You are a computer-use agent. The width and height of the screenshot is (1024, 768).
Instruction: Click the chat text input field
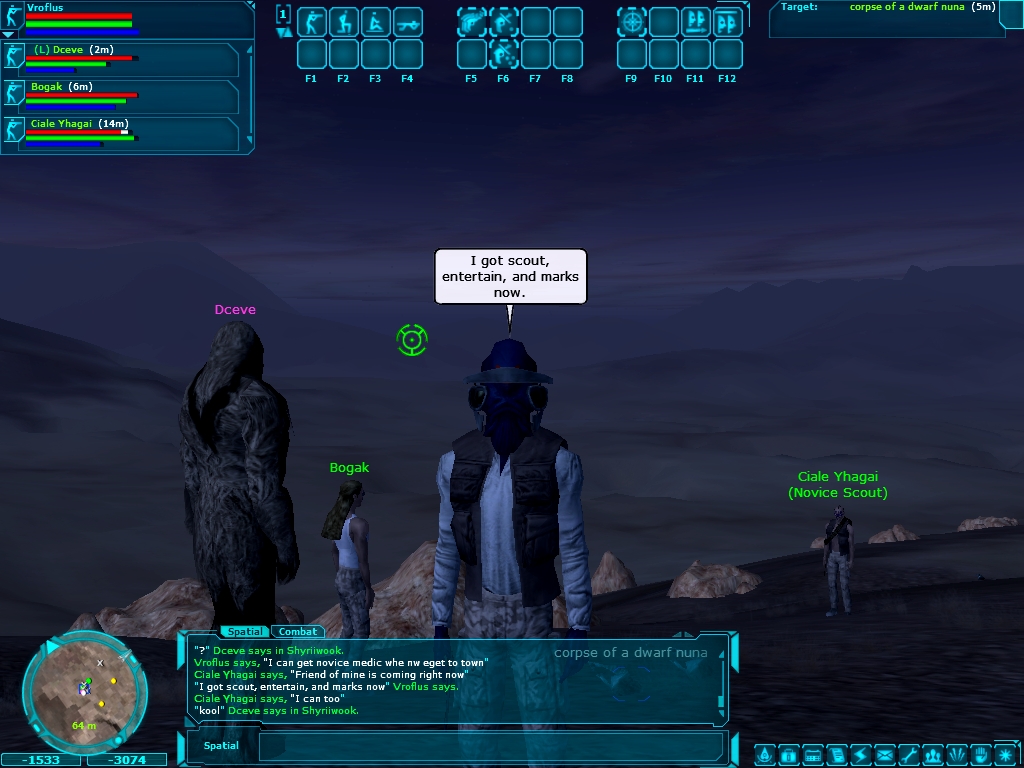(490, 746)
